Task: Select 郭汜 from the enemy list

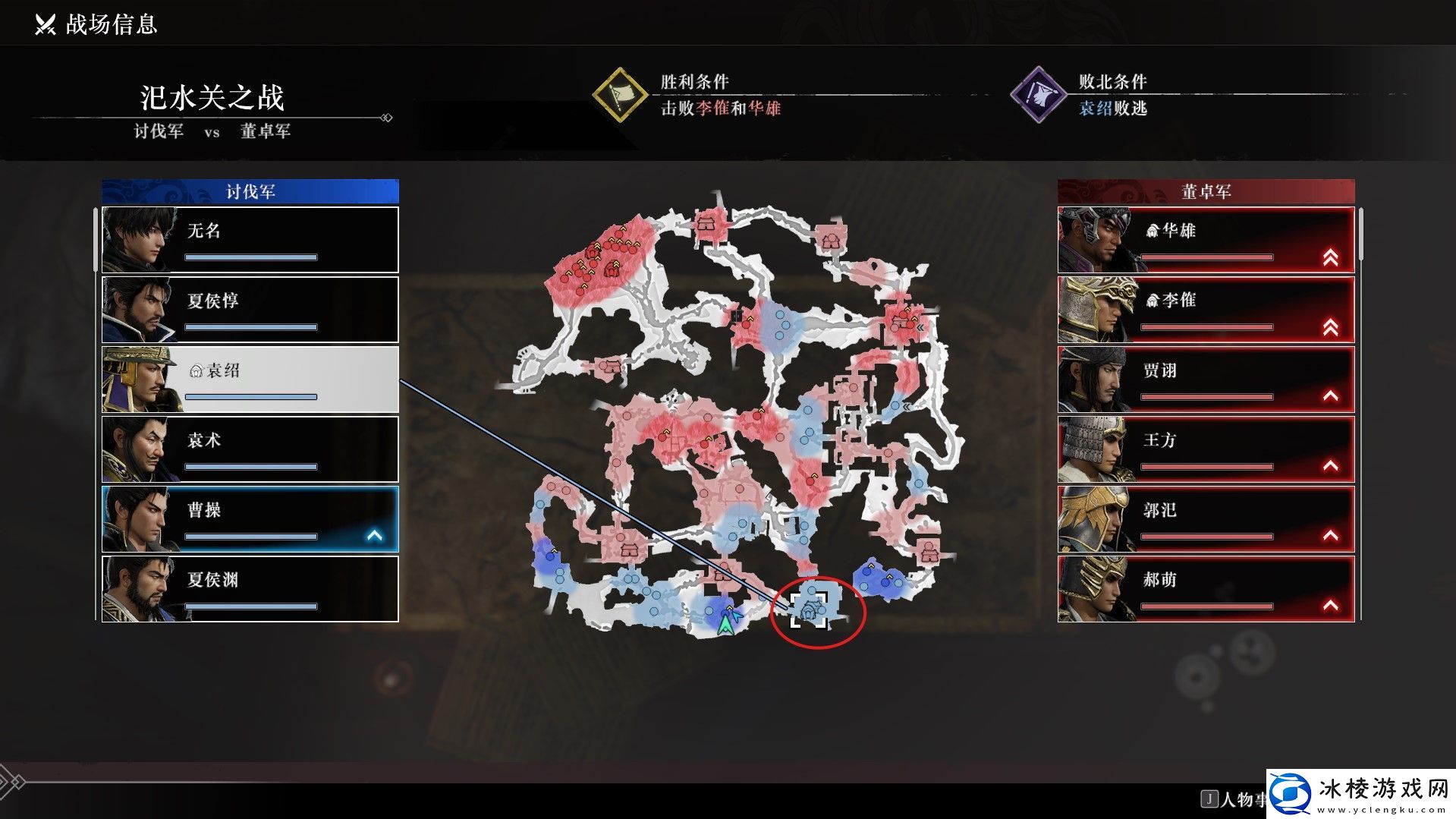Action: (1206, 519)
